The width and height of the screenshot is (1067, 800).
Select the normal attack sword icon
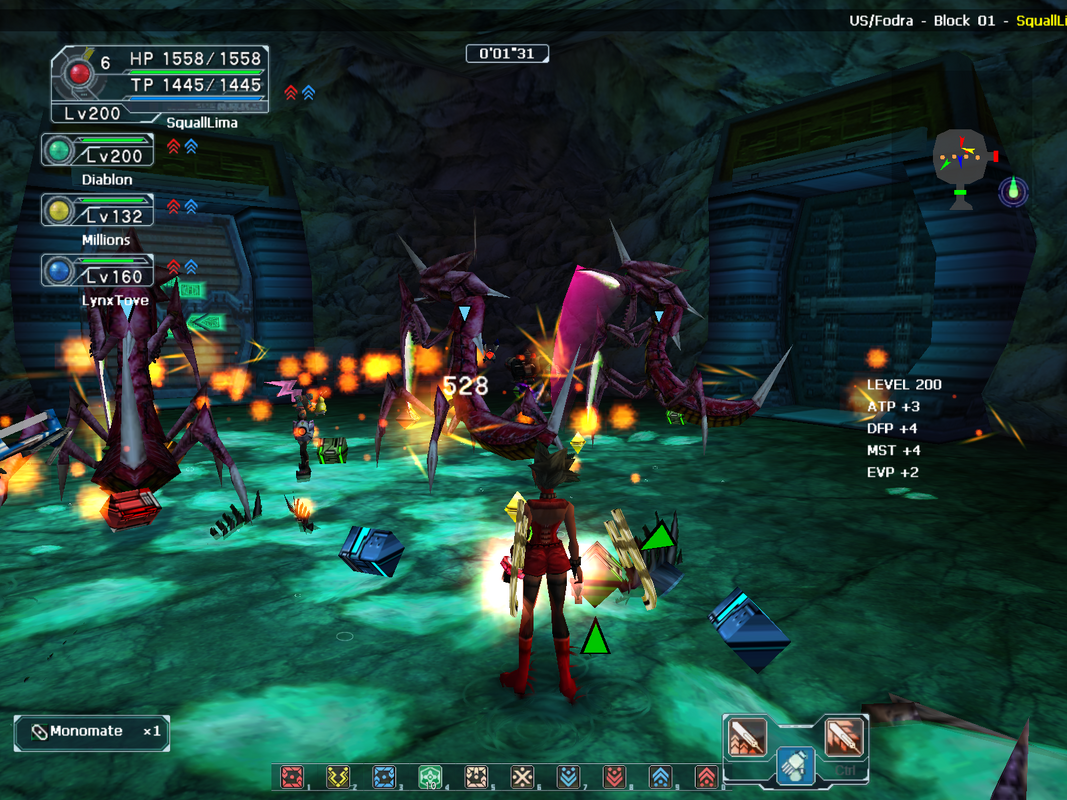[x=747, y=737]
